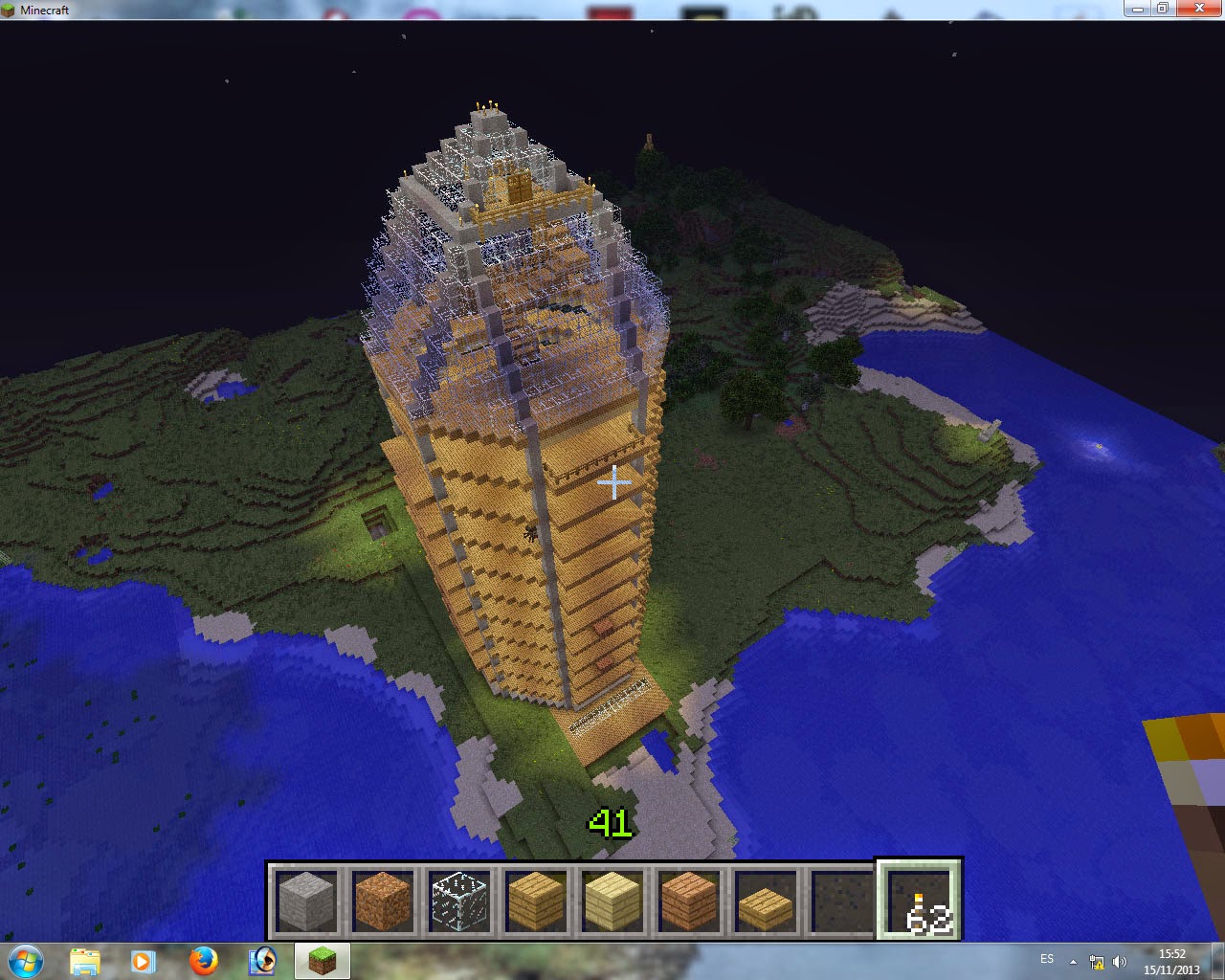Expand hidden icons with the tray chevron
Screen dimensions: 1225x980
(x=1074, y=961)
